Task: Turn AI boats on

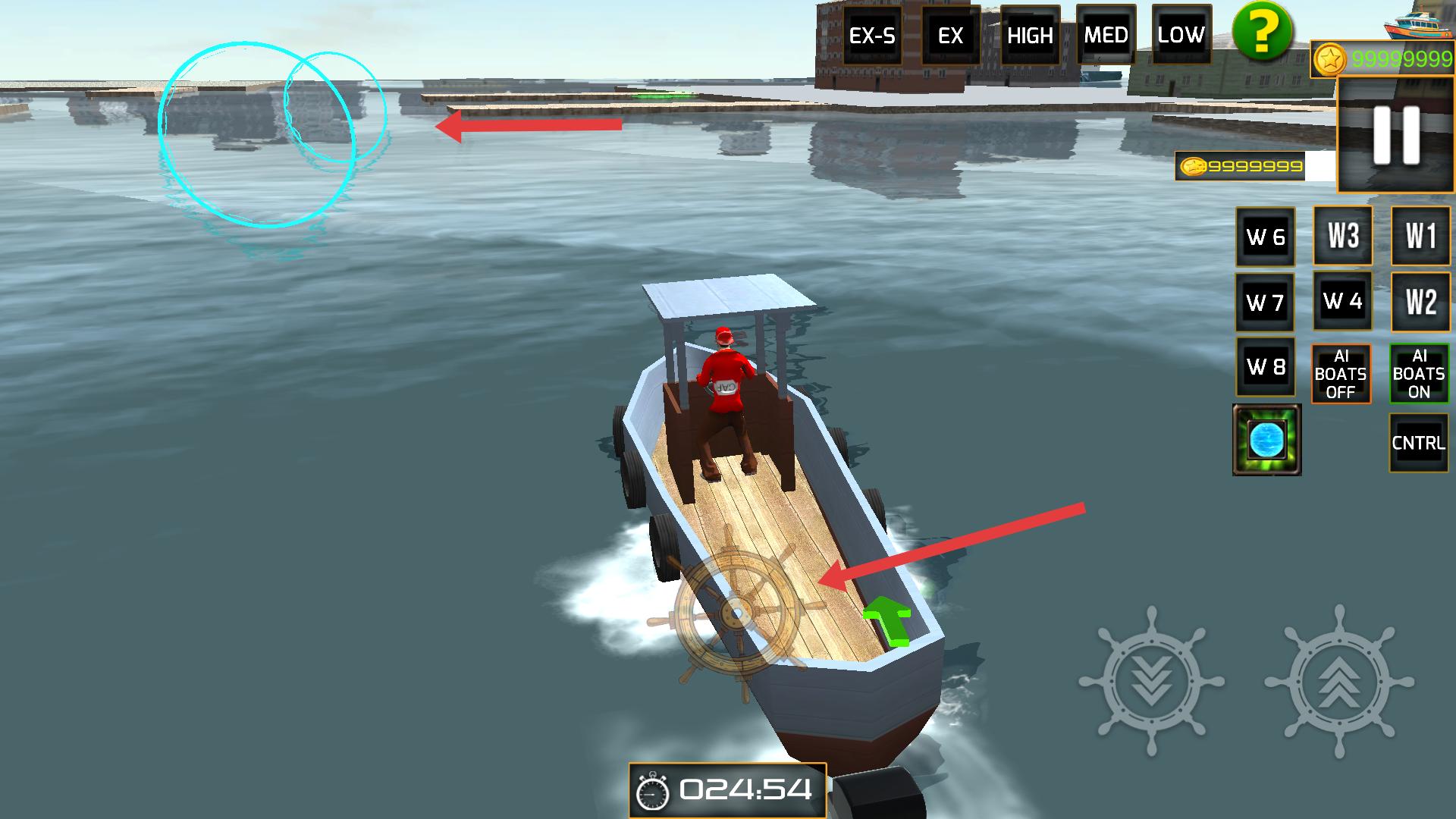Action: click(1419, 374)
